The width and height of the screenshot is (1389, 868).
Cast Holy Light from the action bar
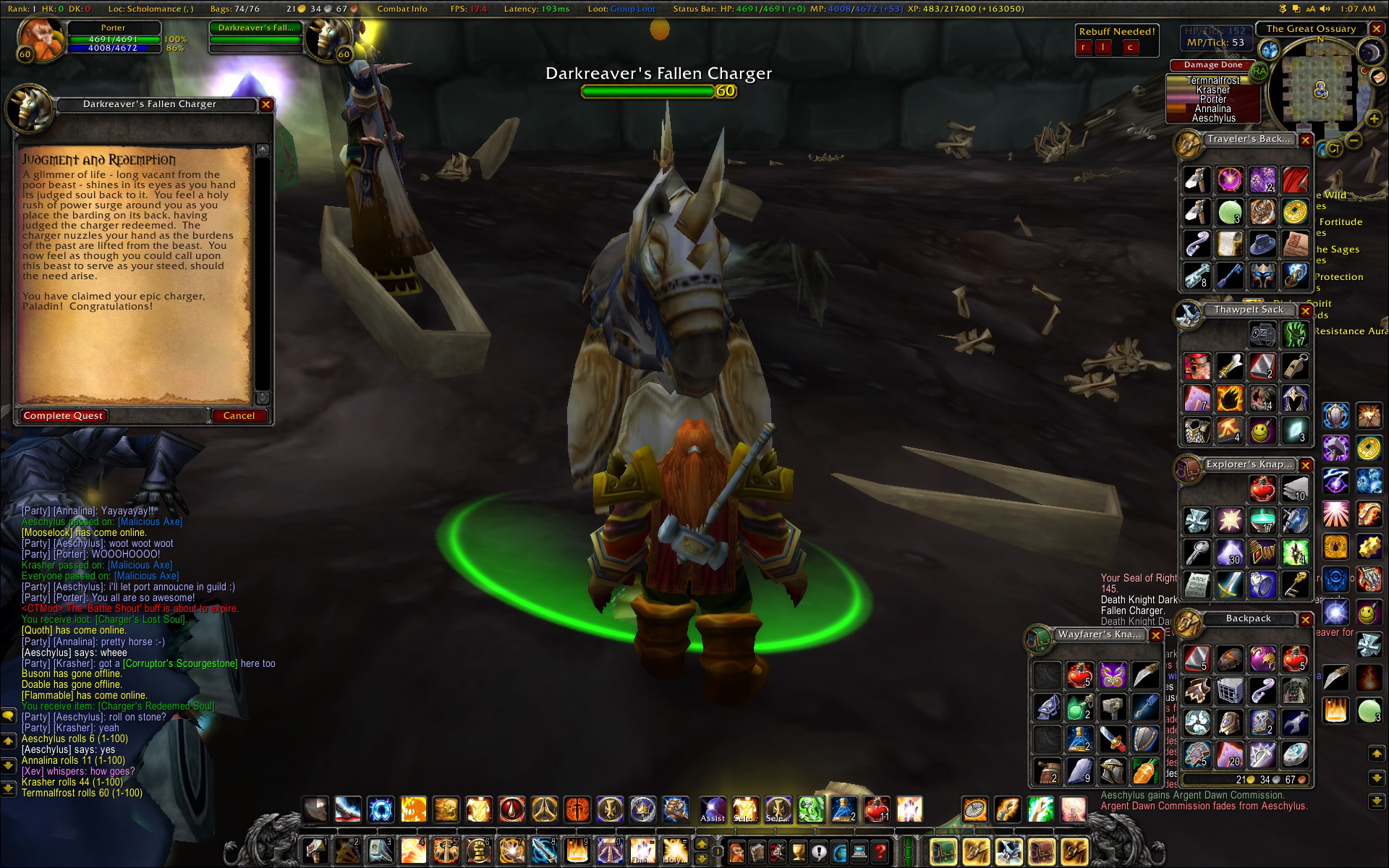(674, 851)
